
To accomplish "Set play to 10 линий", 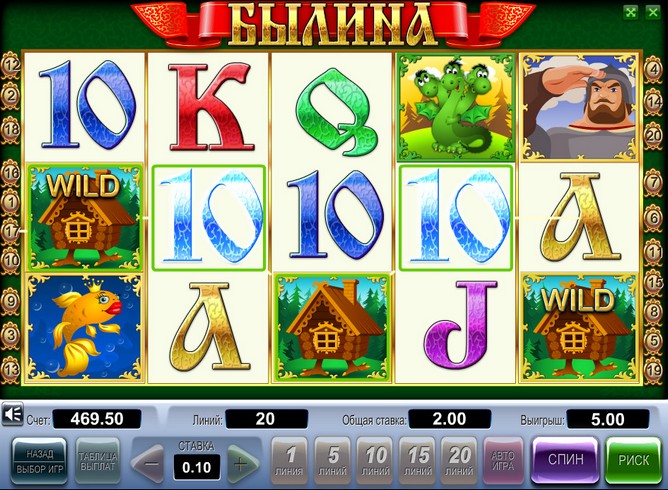I will (x=376, y=460).
